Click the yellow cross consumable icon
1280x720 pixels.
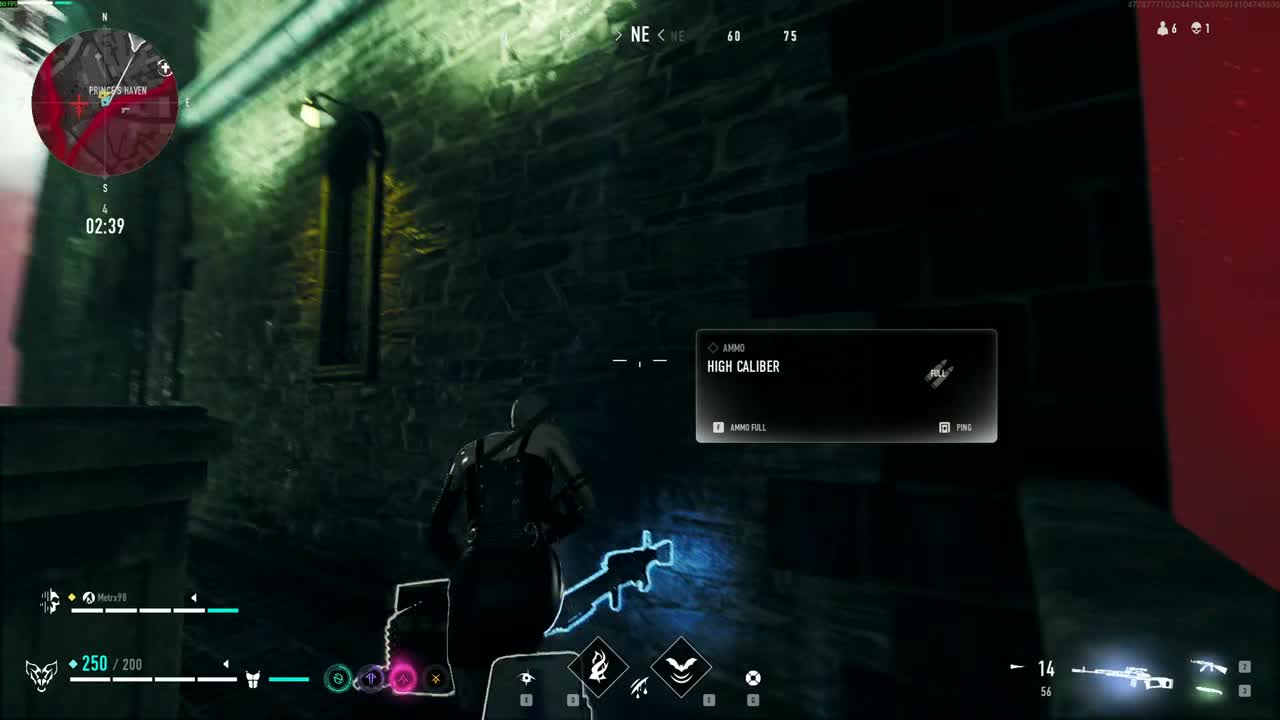tap(436, 678)
